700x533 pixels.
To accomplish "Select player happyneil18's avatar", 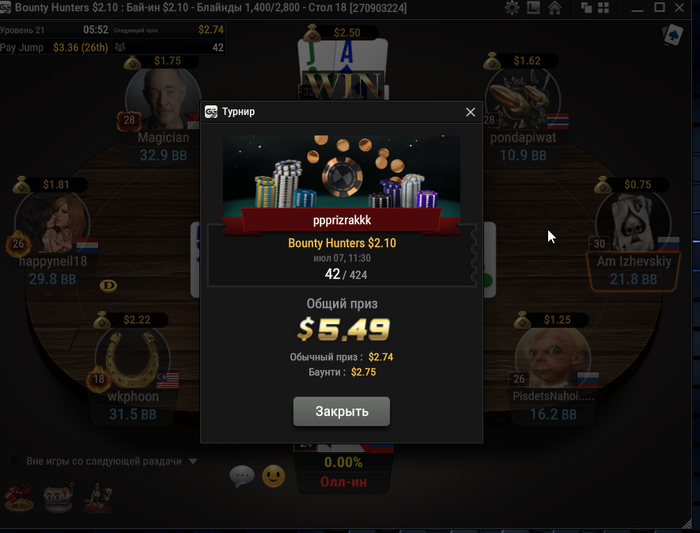I will 53,224.
